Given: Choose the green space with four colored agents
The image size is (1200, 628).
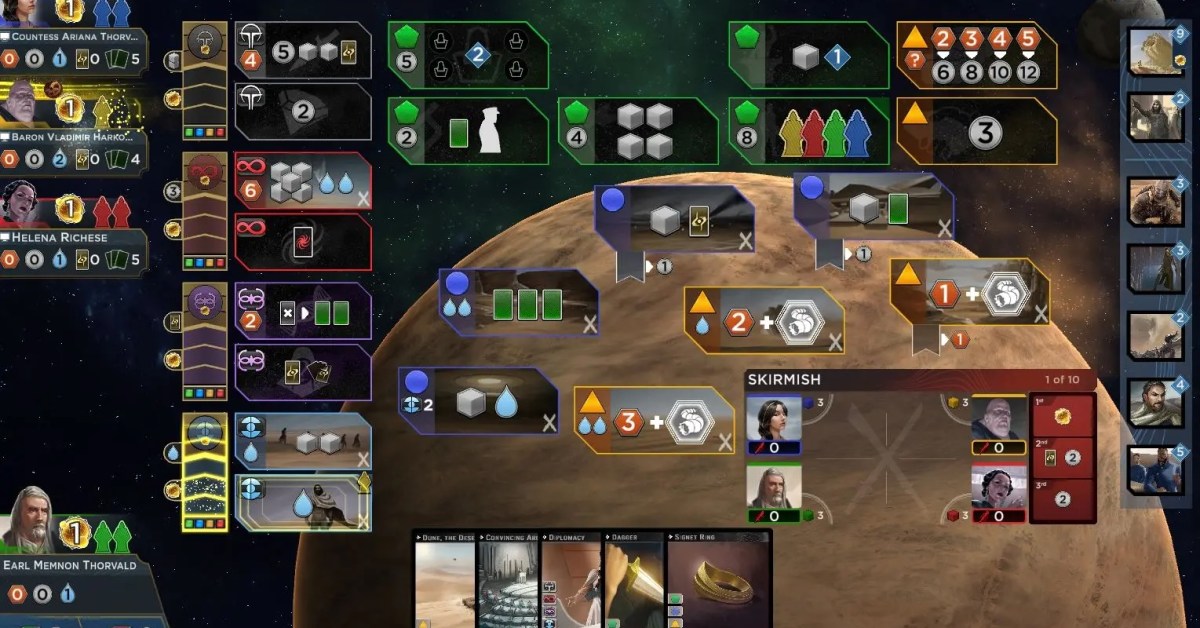Looking at the screenshot, I should click(808, 131).
